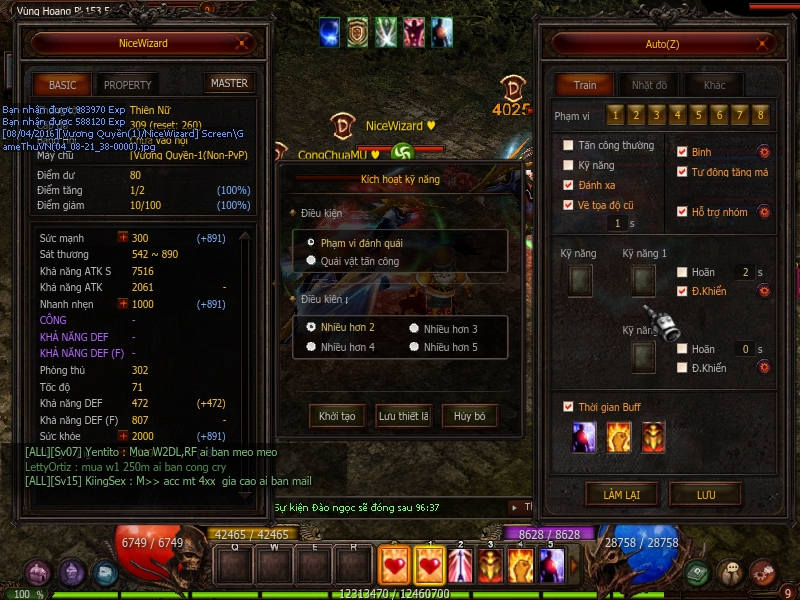
Task: Switch to the PROPERTY tab
Action: click(128, 85)
